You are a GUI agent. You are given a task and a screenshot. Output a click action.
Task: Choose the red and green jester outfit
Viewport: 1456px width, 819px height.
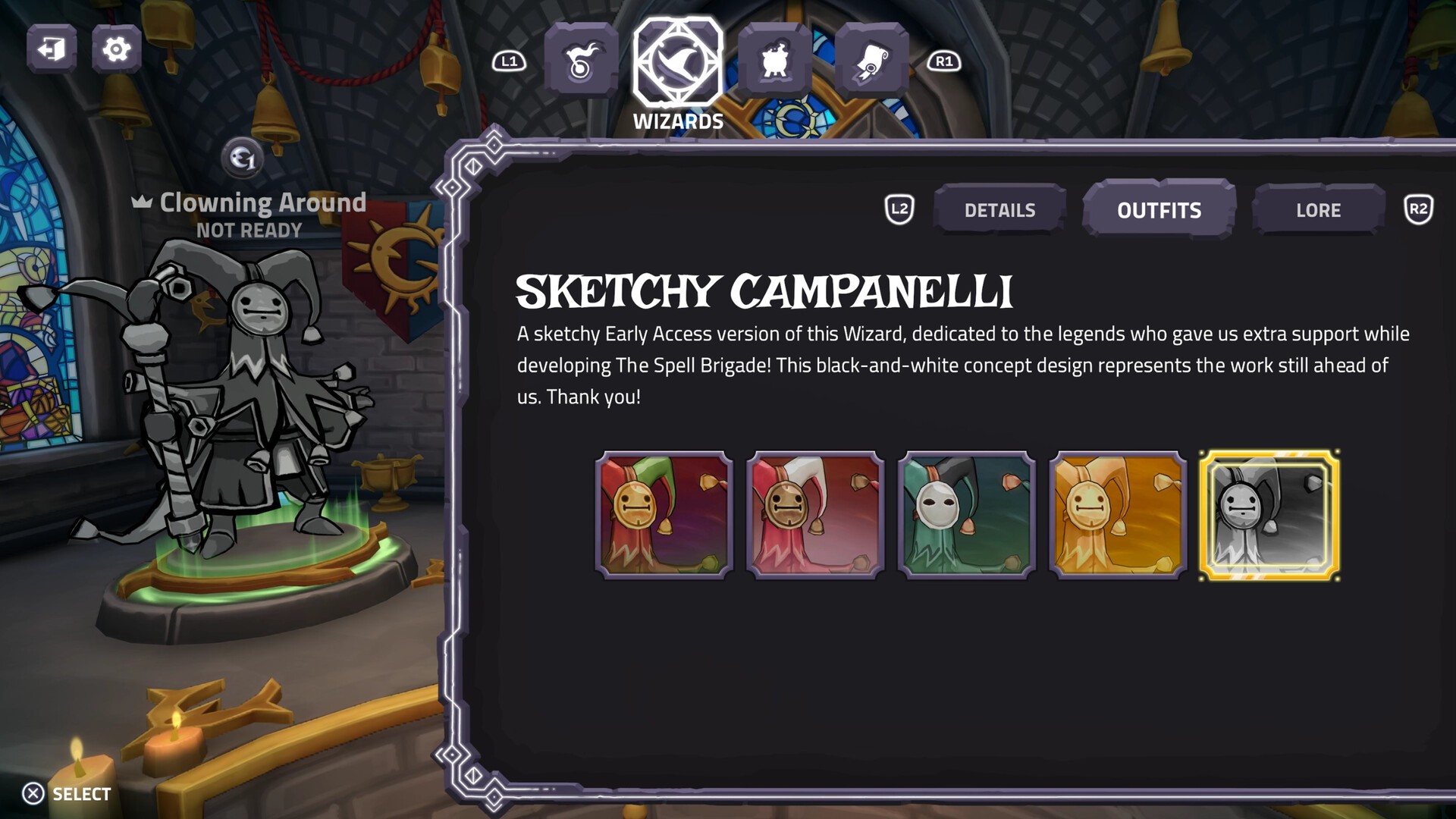(664, 515)
